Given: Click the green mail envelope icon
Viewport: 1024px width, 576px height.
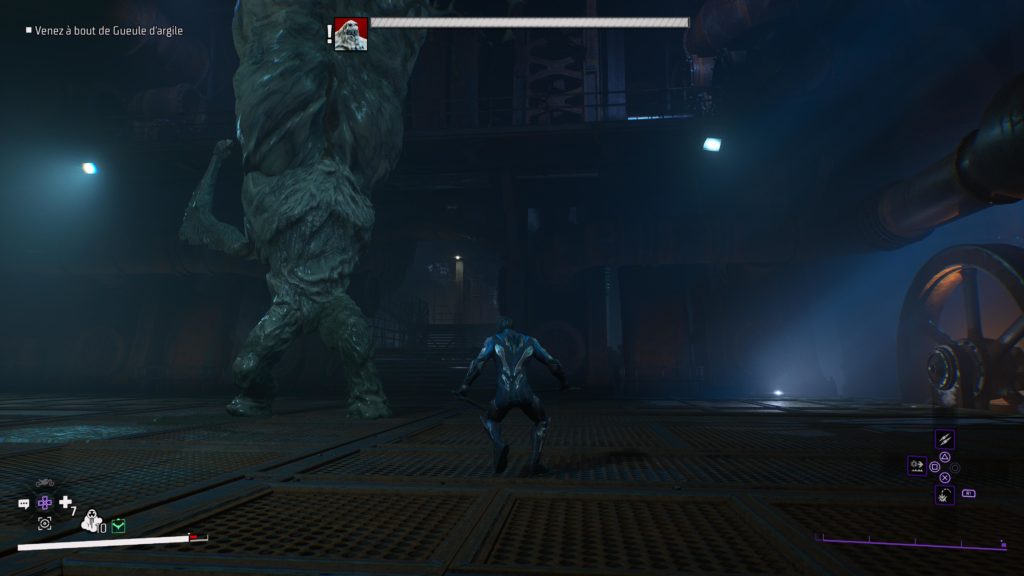Looking at the screenshot, I should (x=118, y=525).
